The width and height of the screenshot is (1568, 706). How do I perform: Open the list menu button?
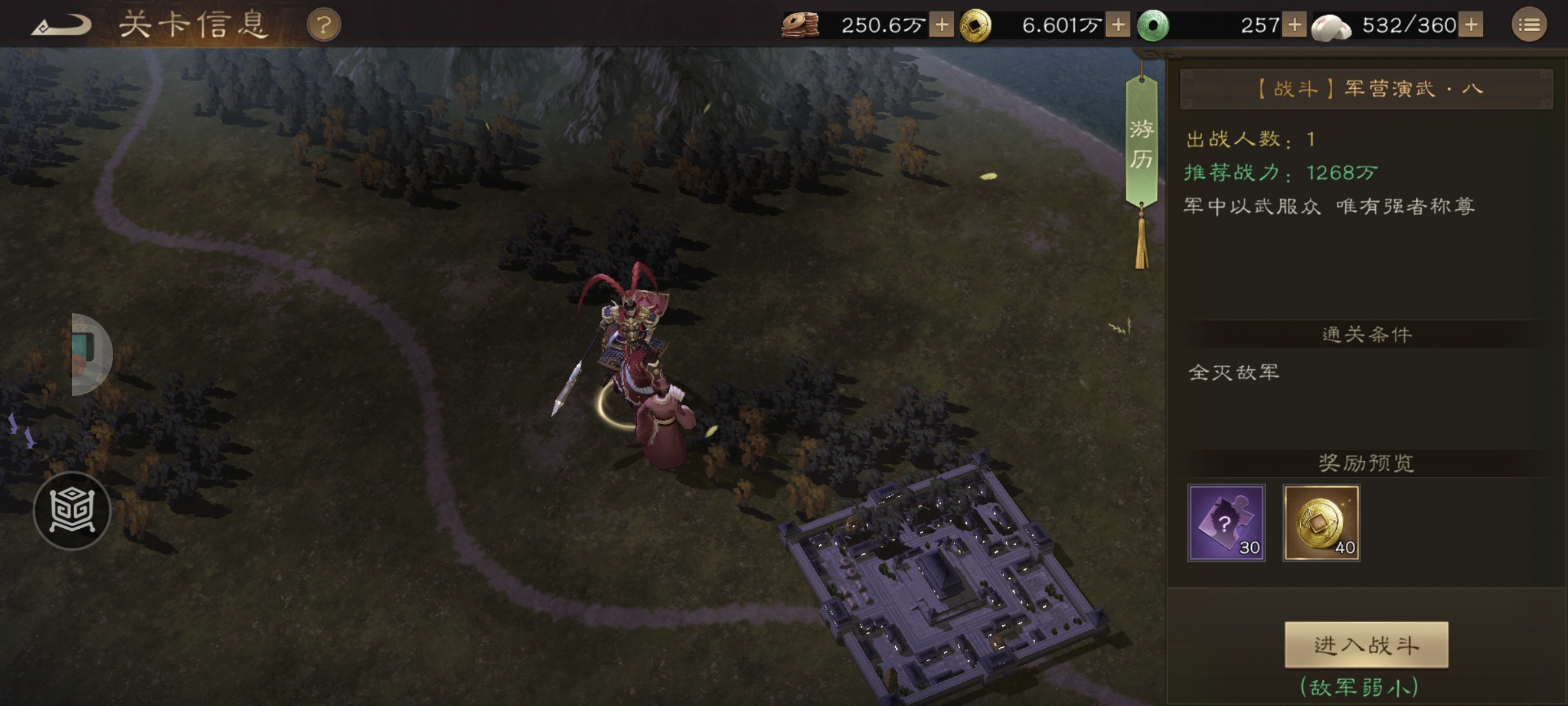pos(1529,25)
